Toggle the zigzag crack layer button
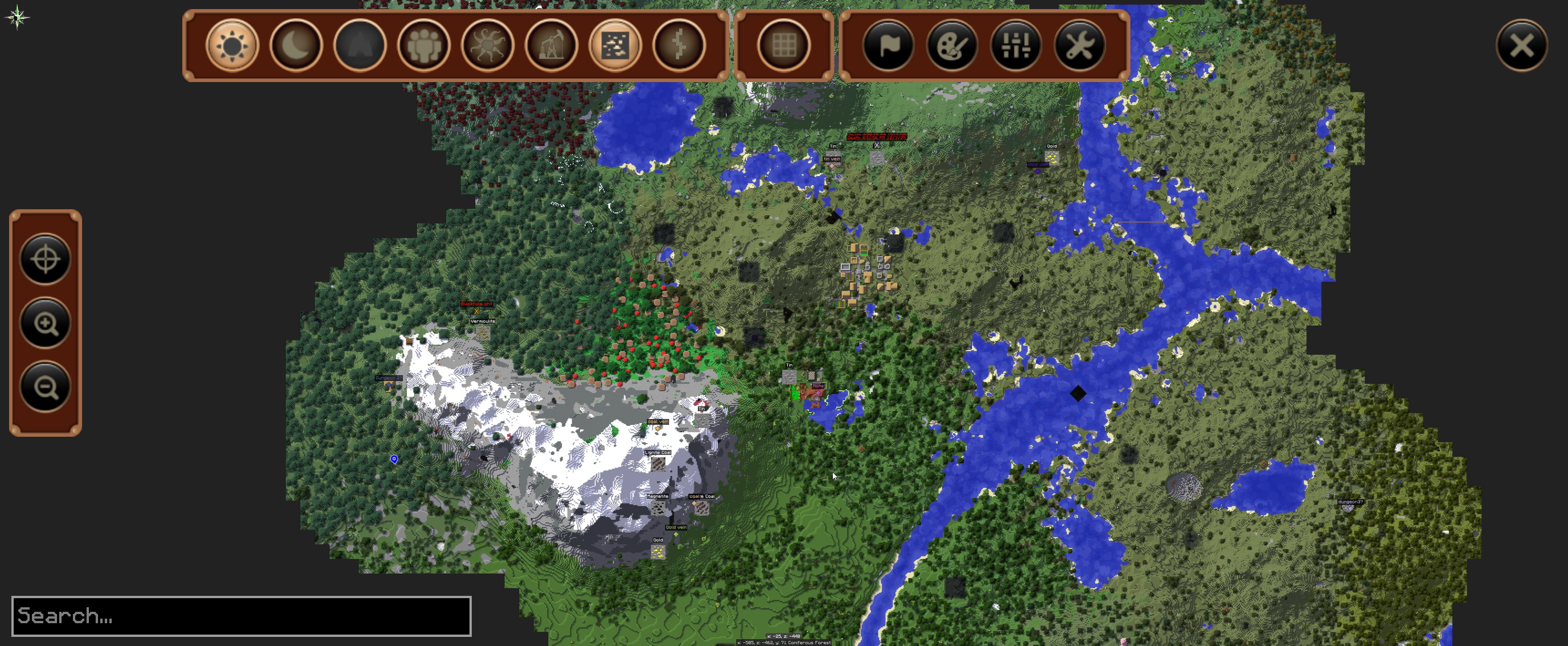 679,45
